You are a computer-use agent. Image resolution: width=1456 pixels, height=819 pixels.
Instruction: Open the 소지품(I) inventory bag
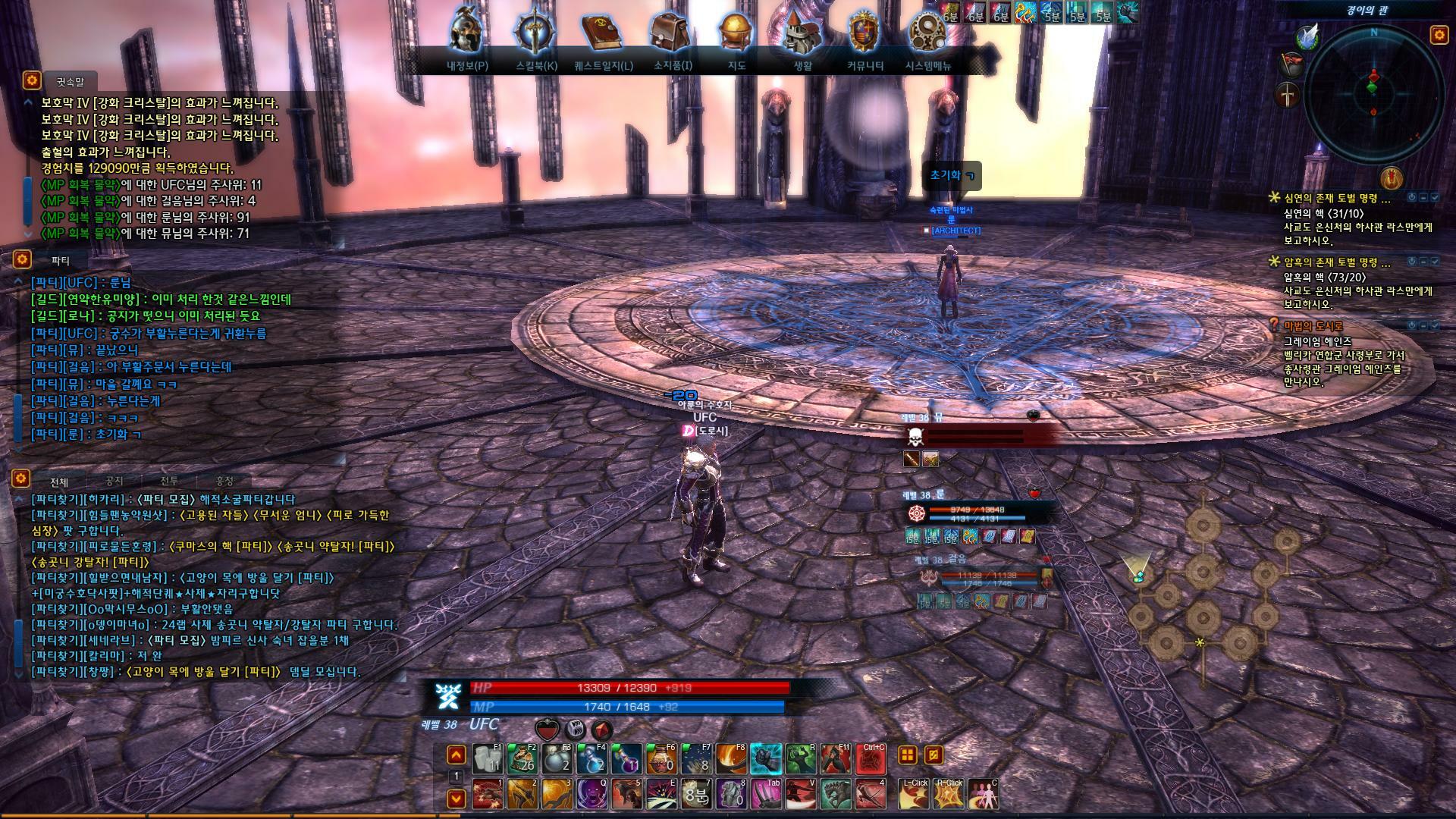tap(672, 36)
